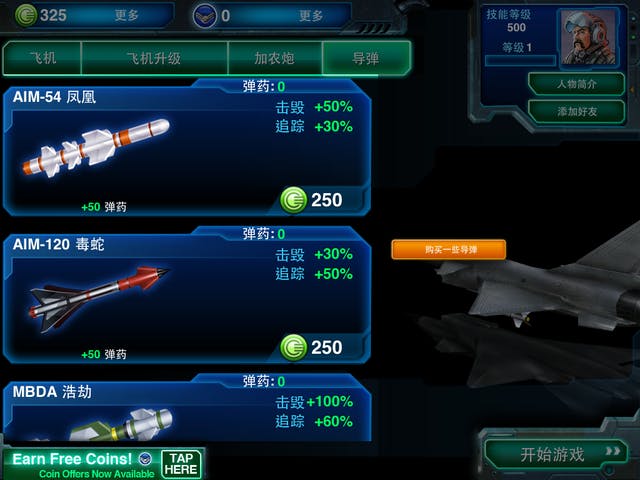The height and width of the screenshot is (480, 640).
Task: Get more coins via 更多 beside 325
Action: 127,16
